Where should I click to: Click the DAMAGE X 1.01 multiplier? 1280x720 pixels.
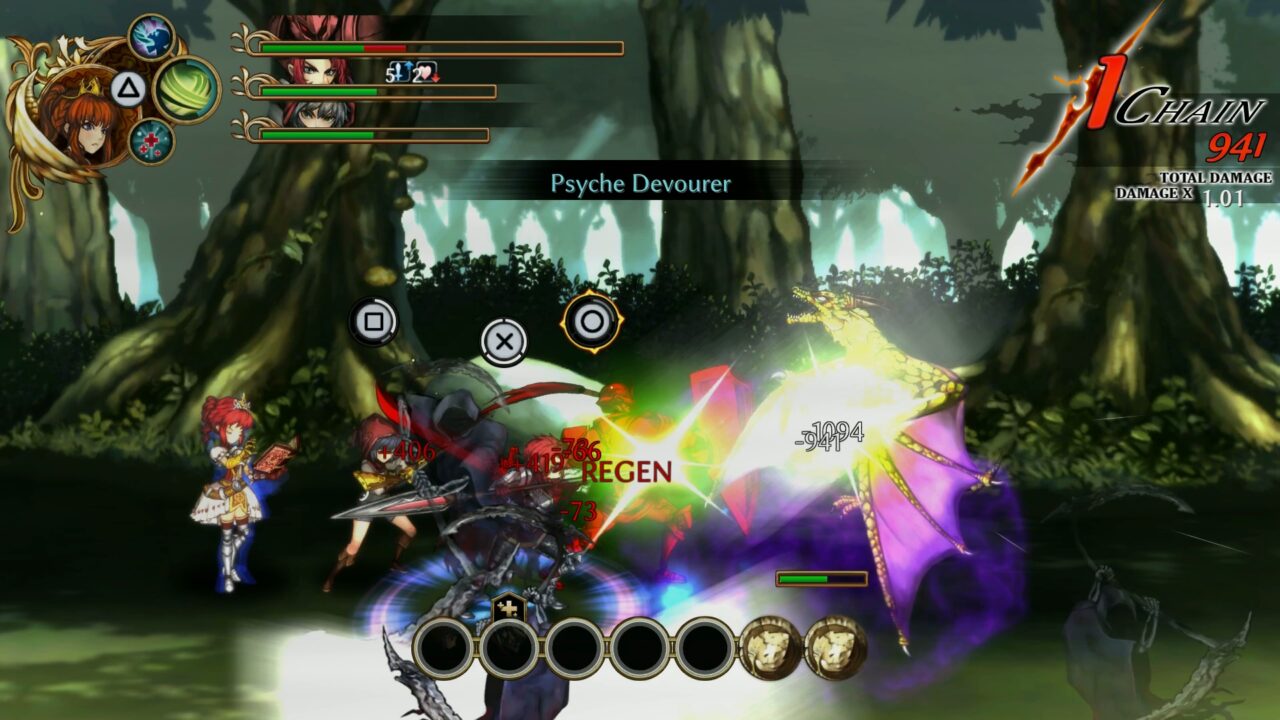tap(1186, 196)
